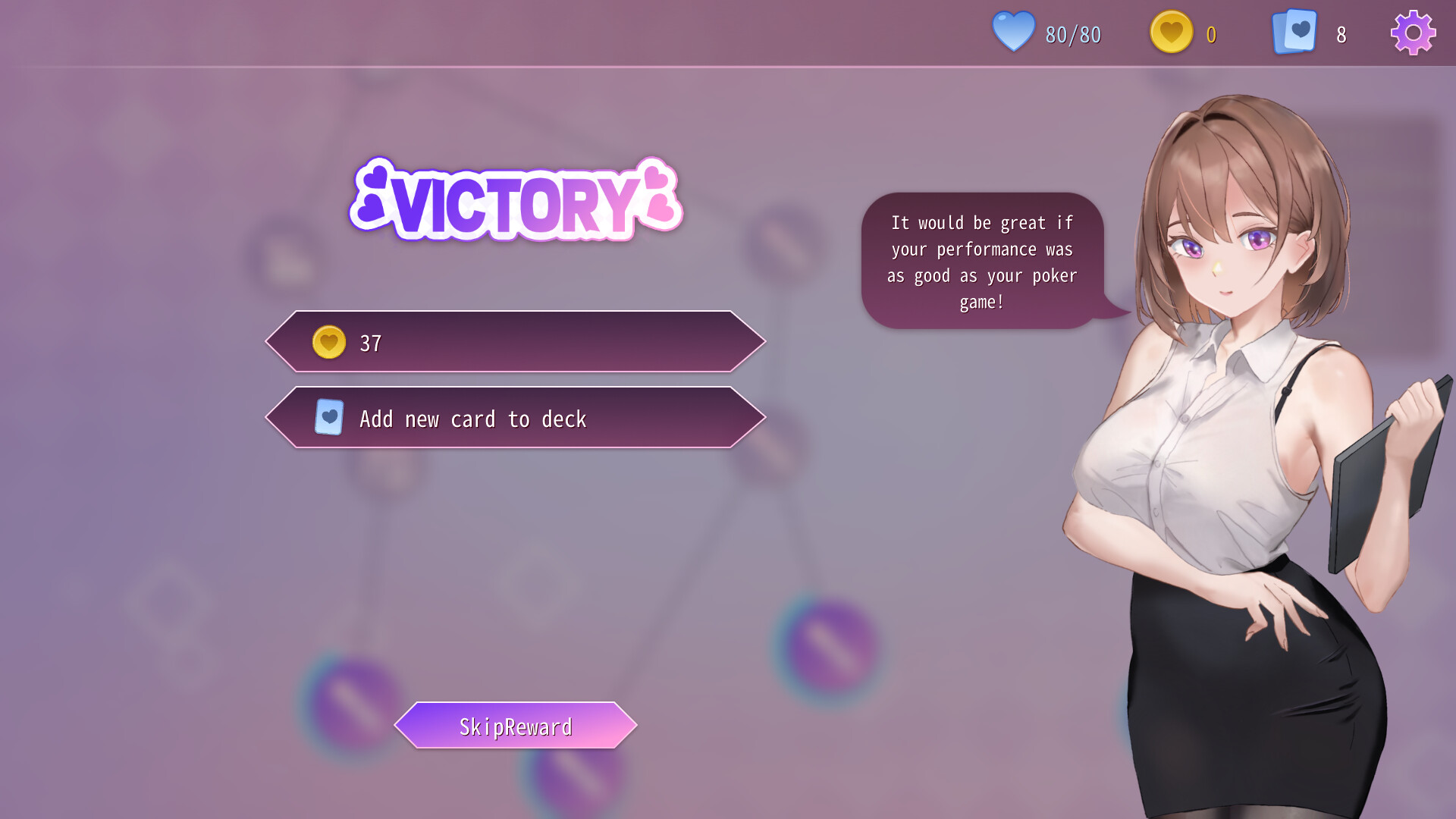1456x819 pixels.
Task: Collect the 37 coin reward
Action: (515, 341)
